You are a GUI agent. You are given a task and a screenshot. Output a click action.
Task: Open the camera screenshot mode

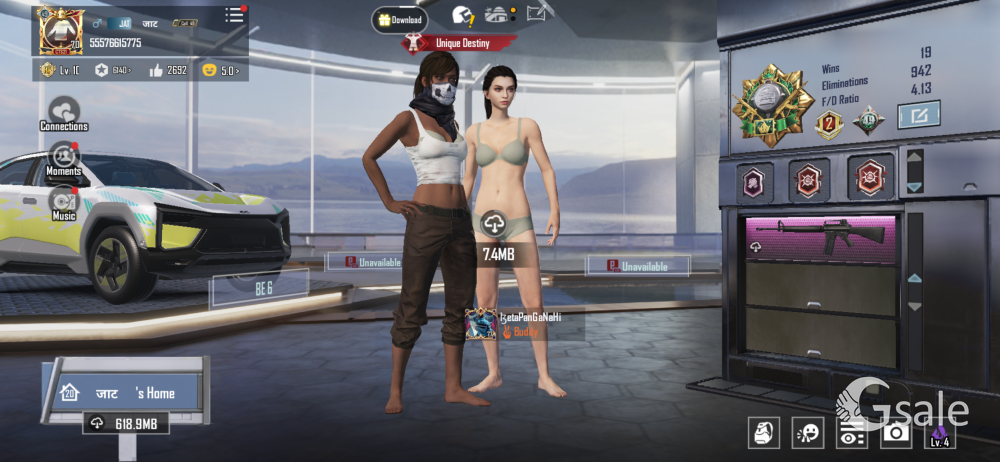(x=895, y=432)
